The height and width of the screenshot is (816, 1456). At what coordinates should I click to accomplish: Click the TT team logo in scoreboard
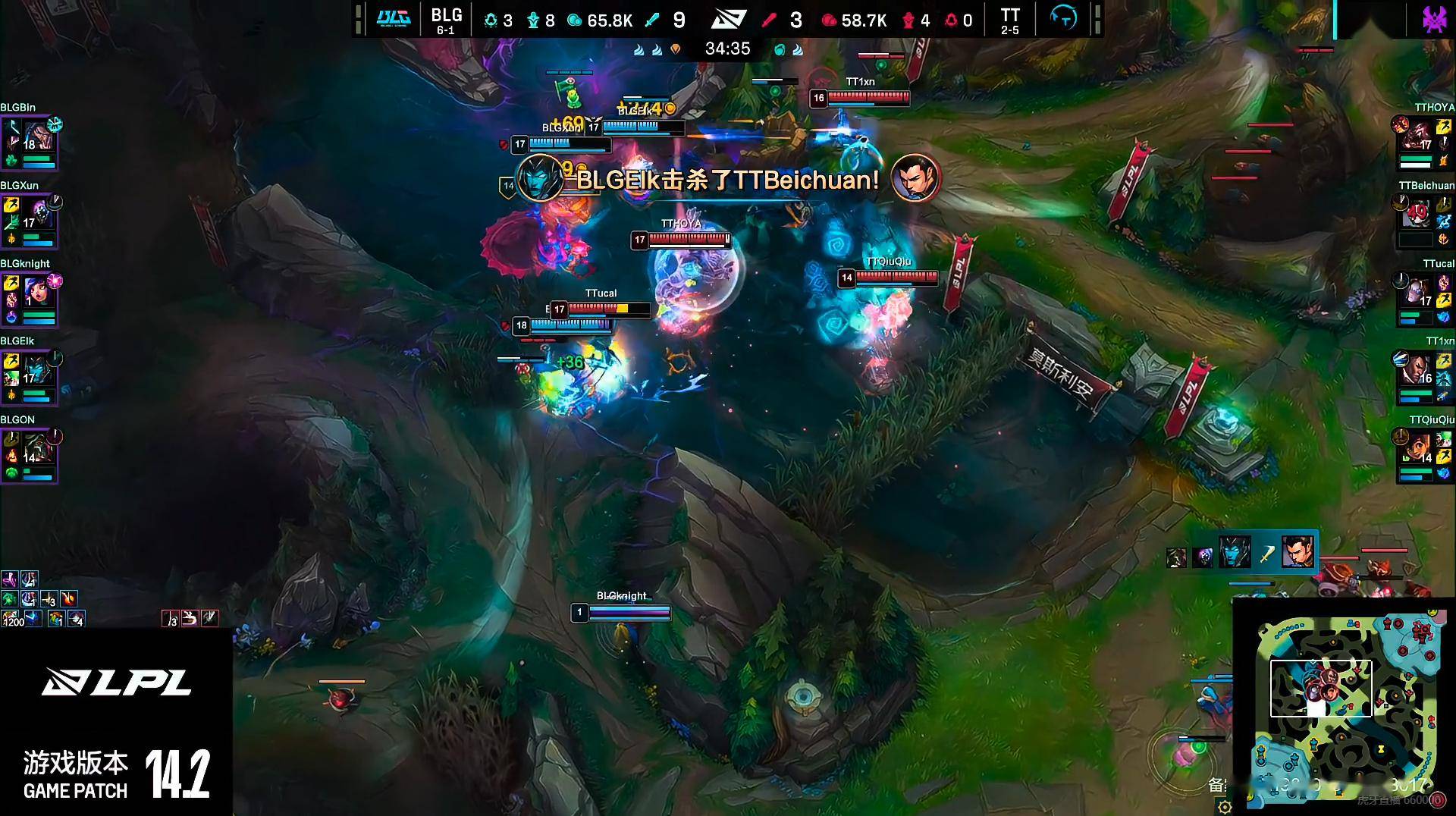[1063, 18]
